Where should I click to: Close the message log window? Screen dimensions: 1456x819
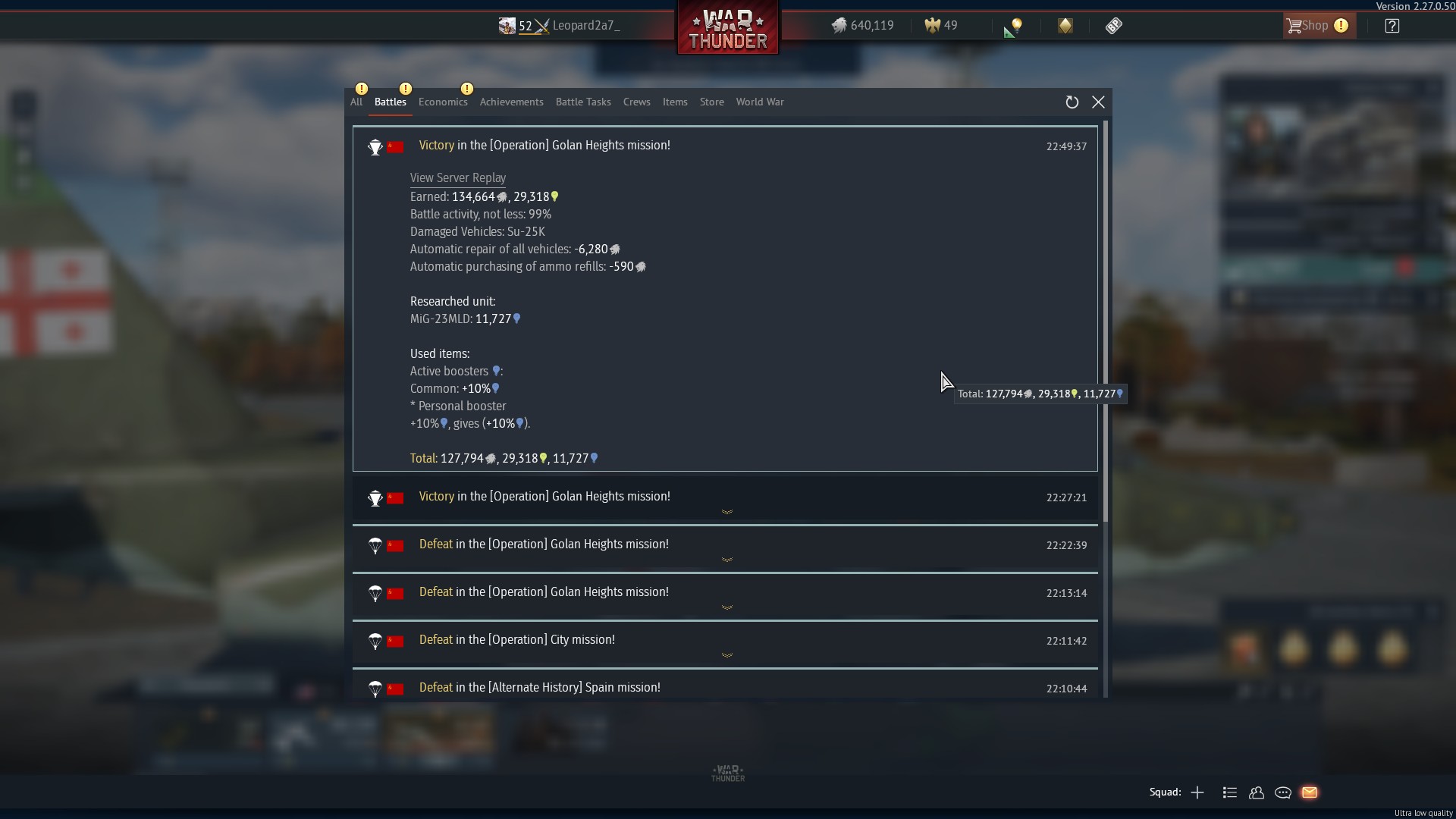1098,102
